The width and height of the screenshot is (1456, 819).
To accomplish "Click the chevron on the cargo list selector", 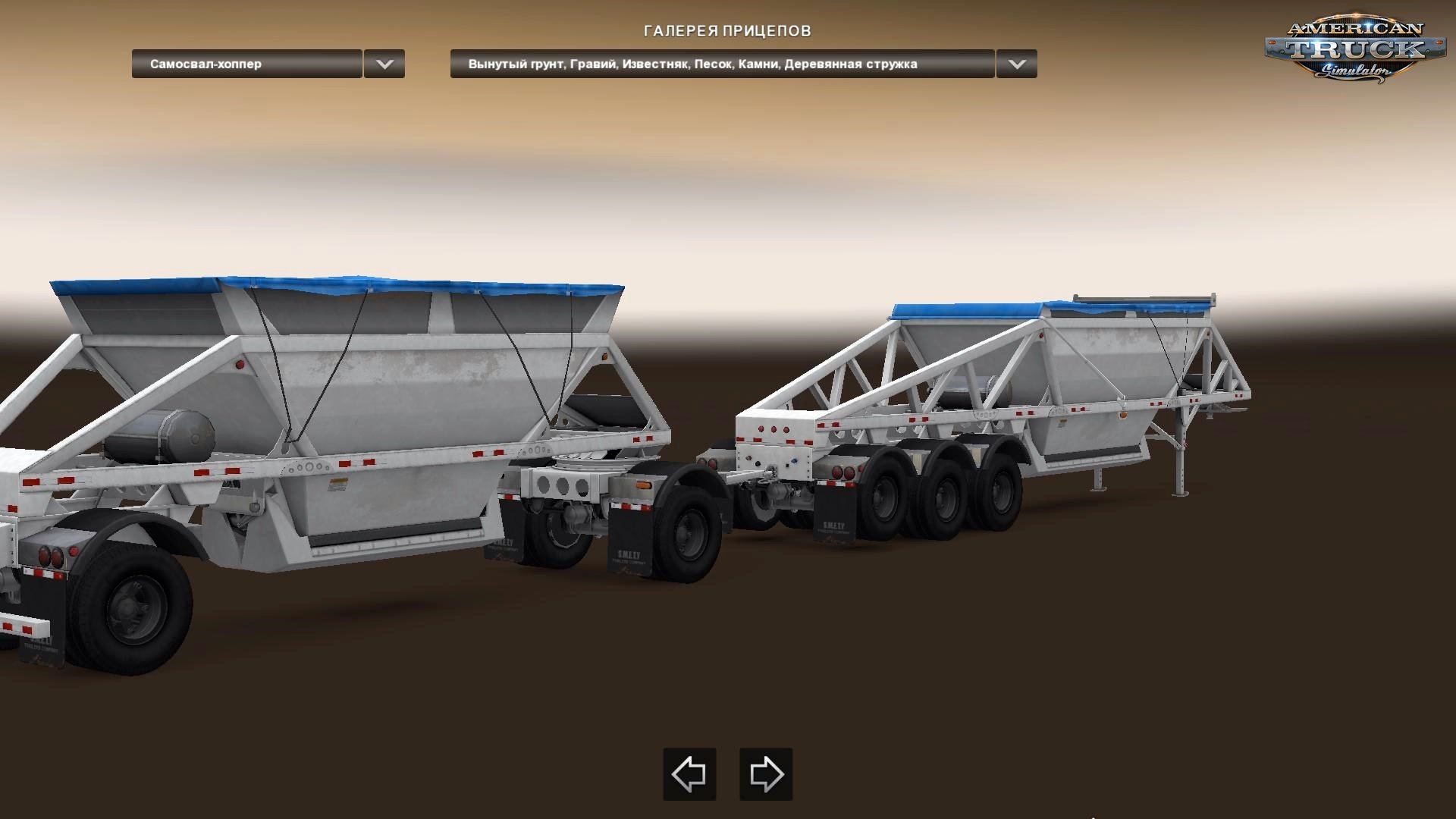I will [1017, 65].
